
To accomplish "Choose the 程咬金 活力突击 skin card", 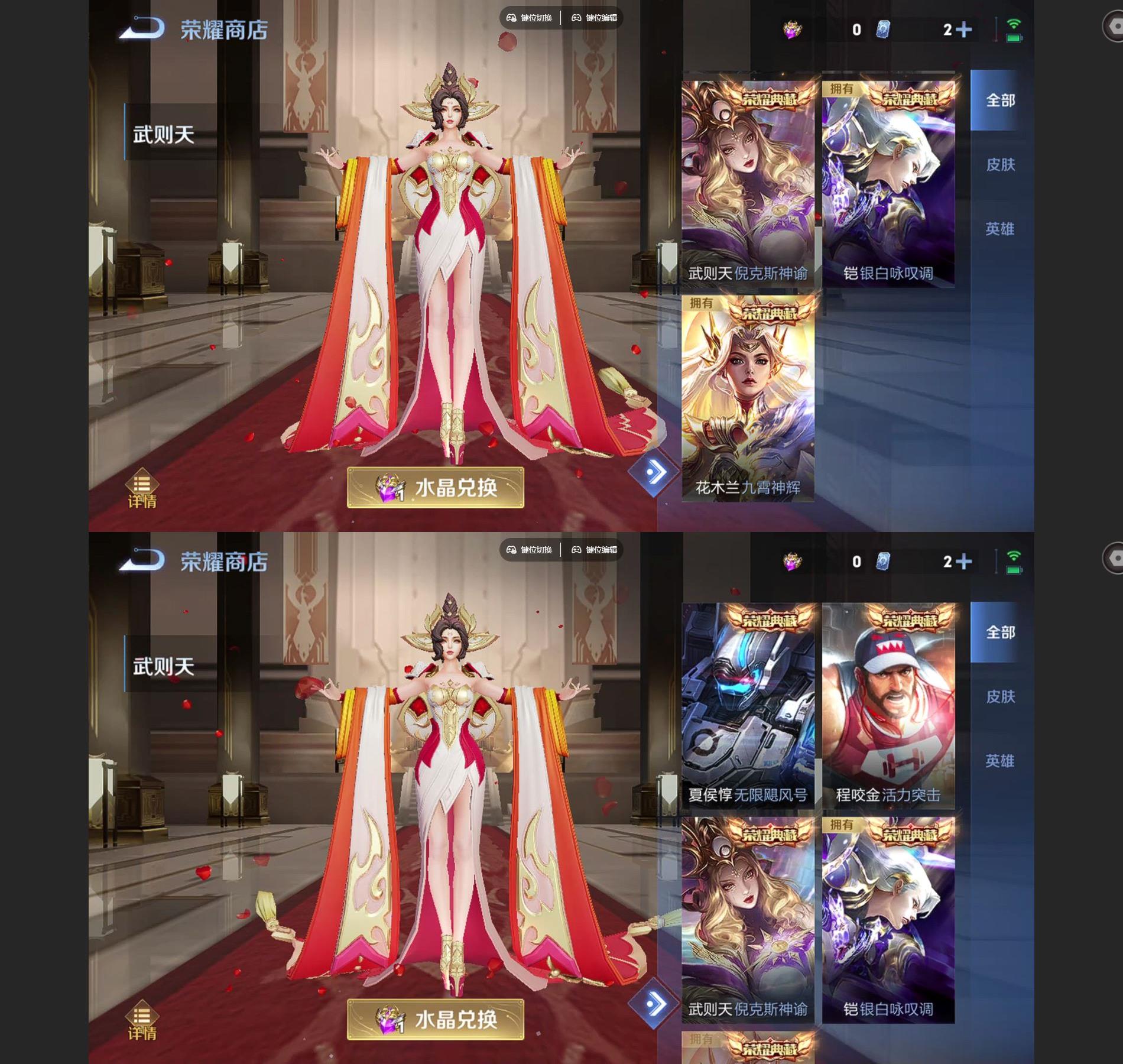I will pos(888,706).
